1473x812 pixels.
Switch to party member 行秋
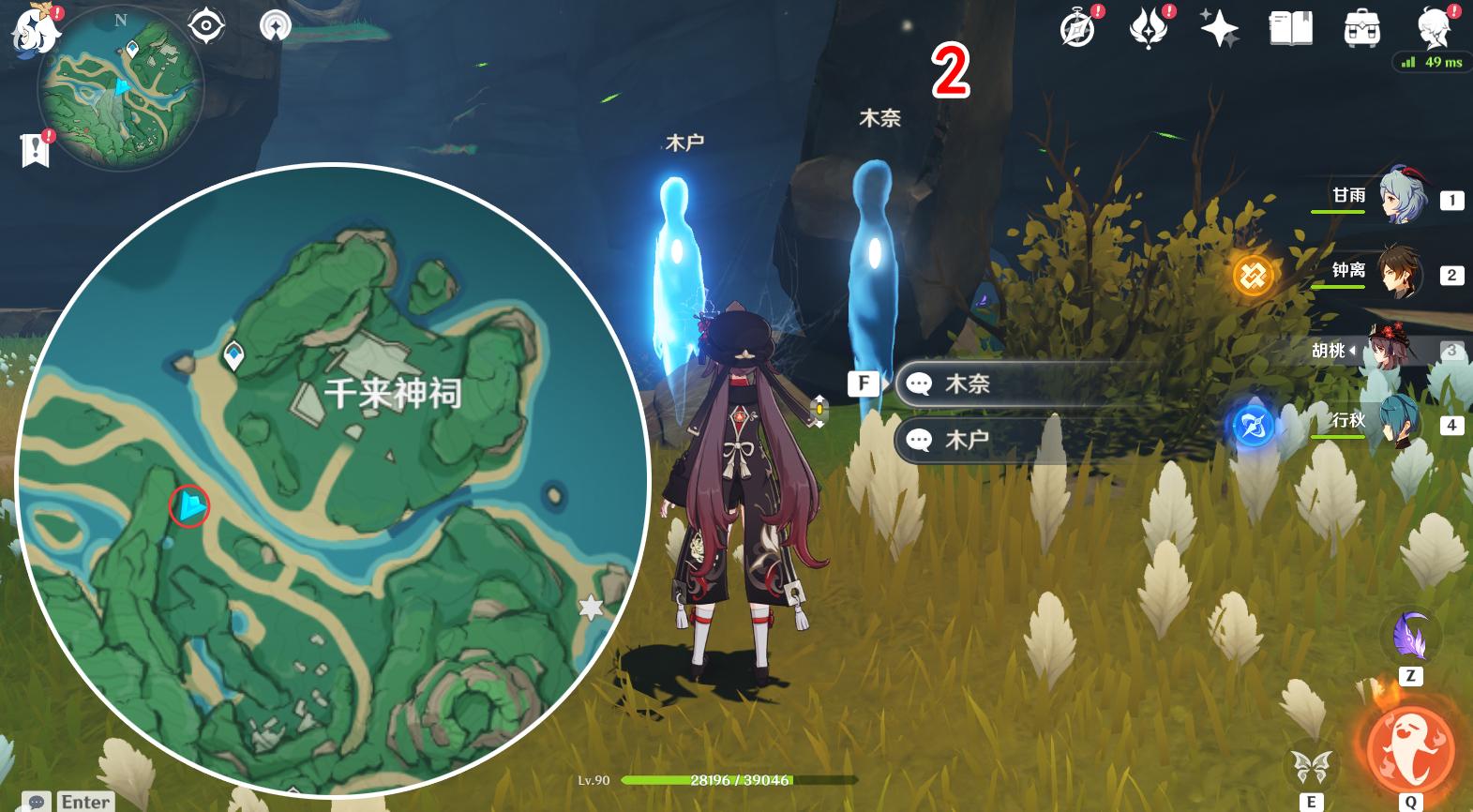(1401, 423)
